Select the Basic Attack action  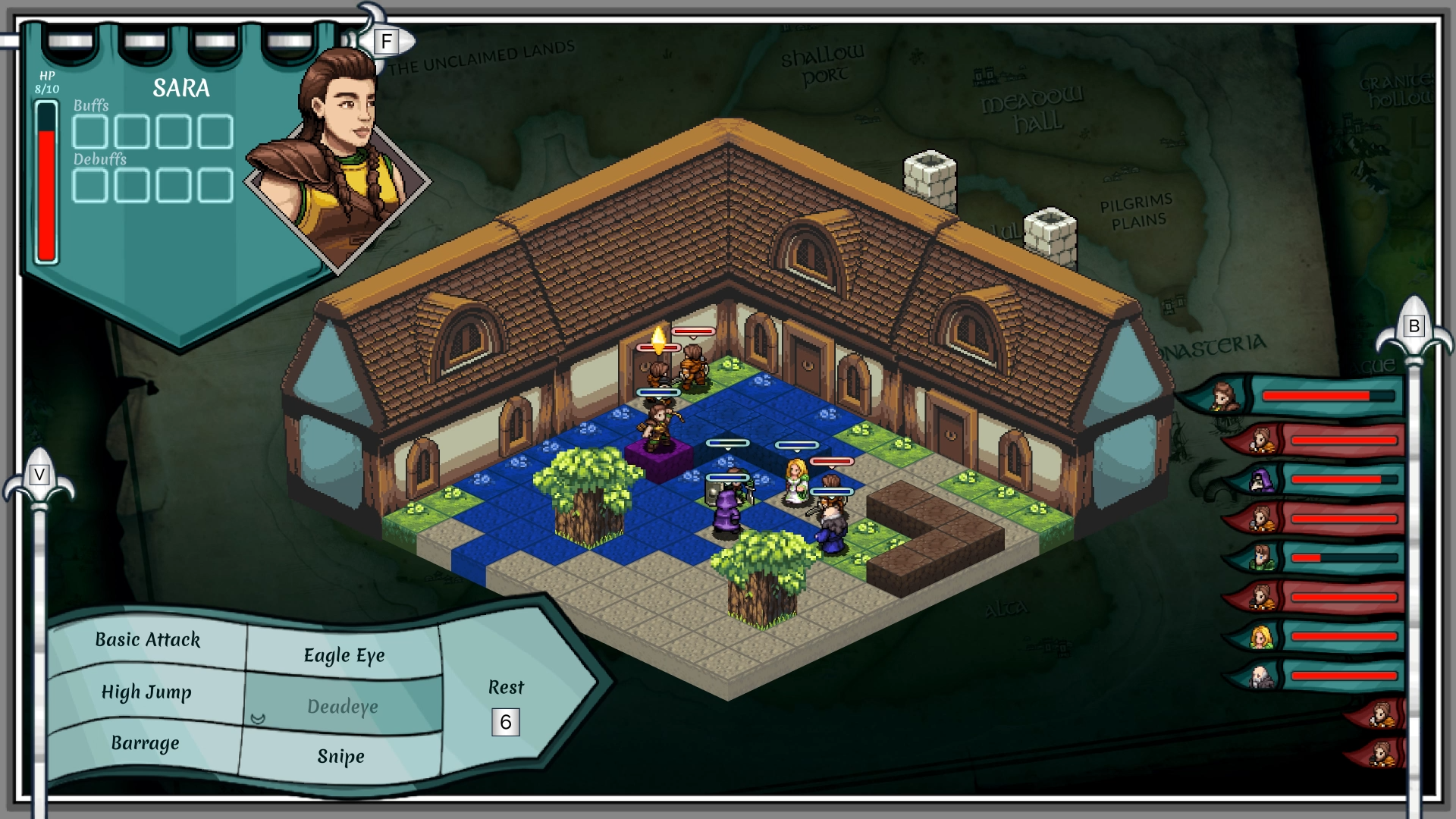tap(148, 640)
